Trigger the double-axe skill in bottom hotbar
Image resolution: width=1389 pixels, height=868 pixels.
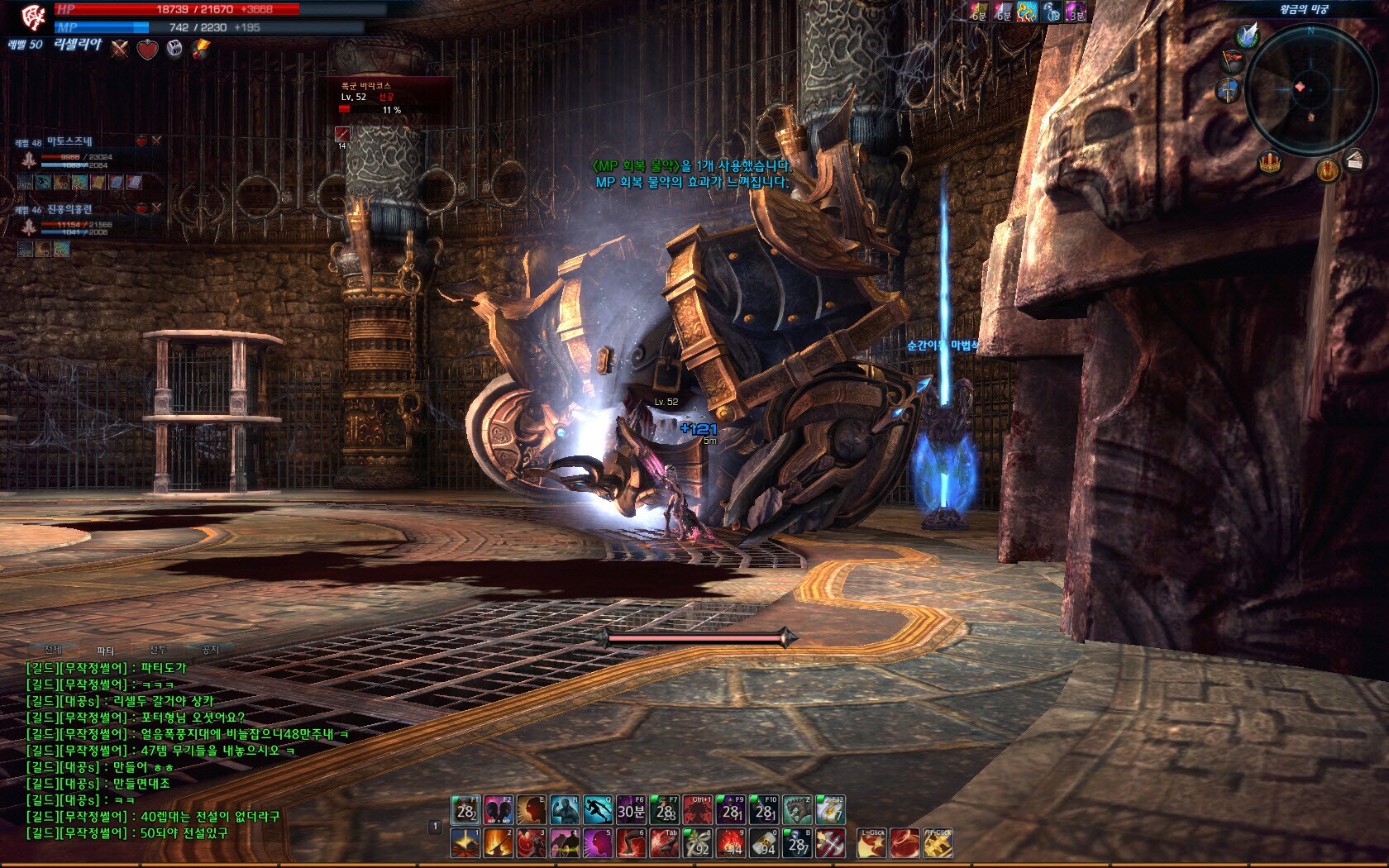830,844
